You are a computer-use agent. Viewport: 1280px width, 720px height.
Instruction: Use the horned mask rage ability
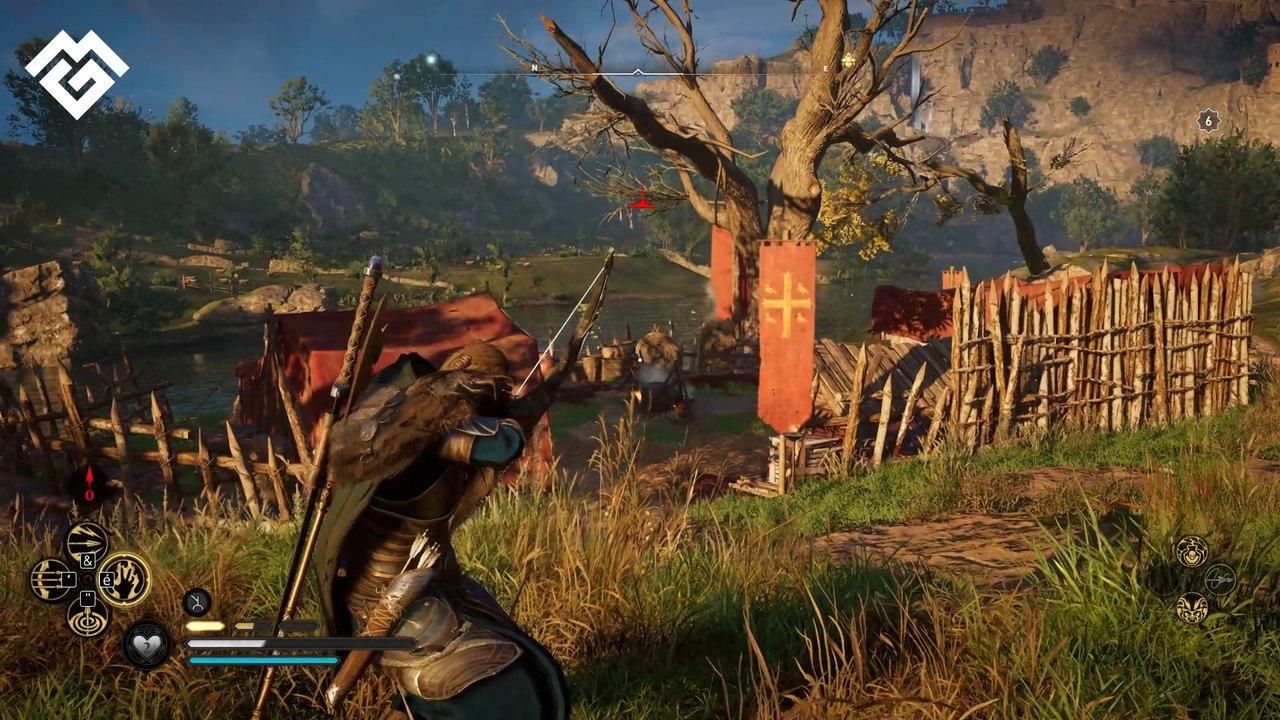tap(1191, 607)
